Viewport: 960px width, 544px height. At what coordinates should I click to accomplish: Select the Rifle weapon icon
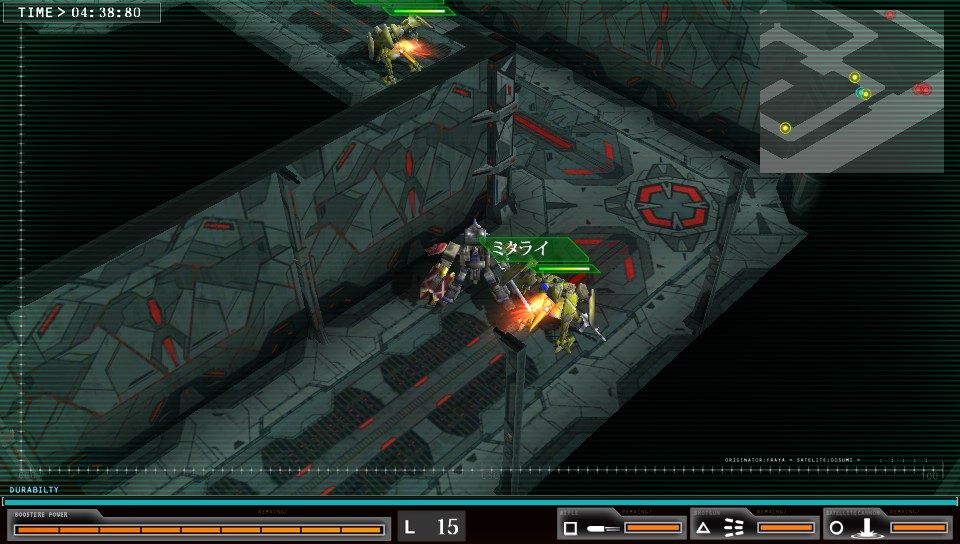589,527
